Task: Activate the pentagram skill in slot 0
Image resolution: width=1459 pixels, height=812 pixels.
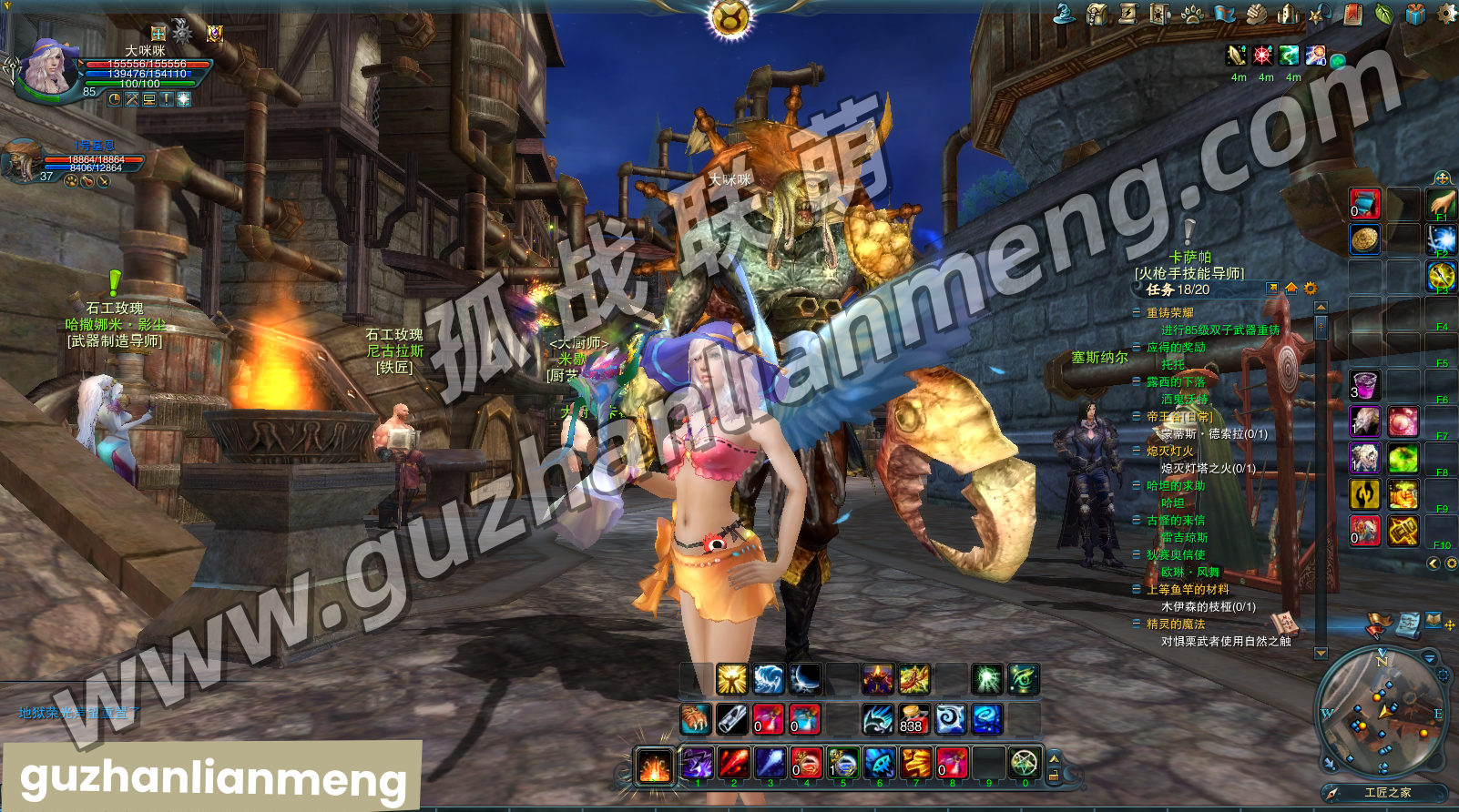Action: point(1025,763)
